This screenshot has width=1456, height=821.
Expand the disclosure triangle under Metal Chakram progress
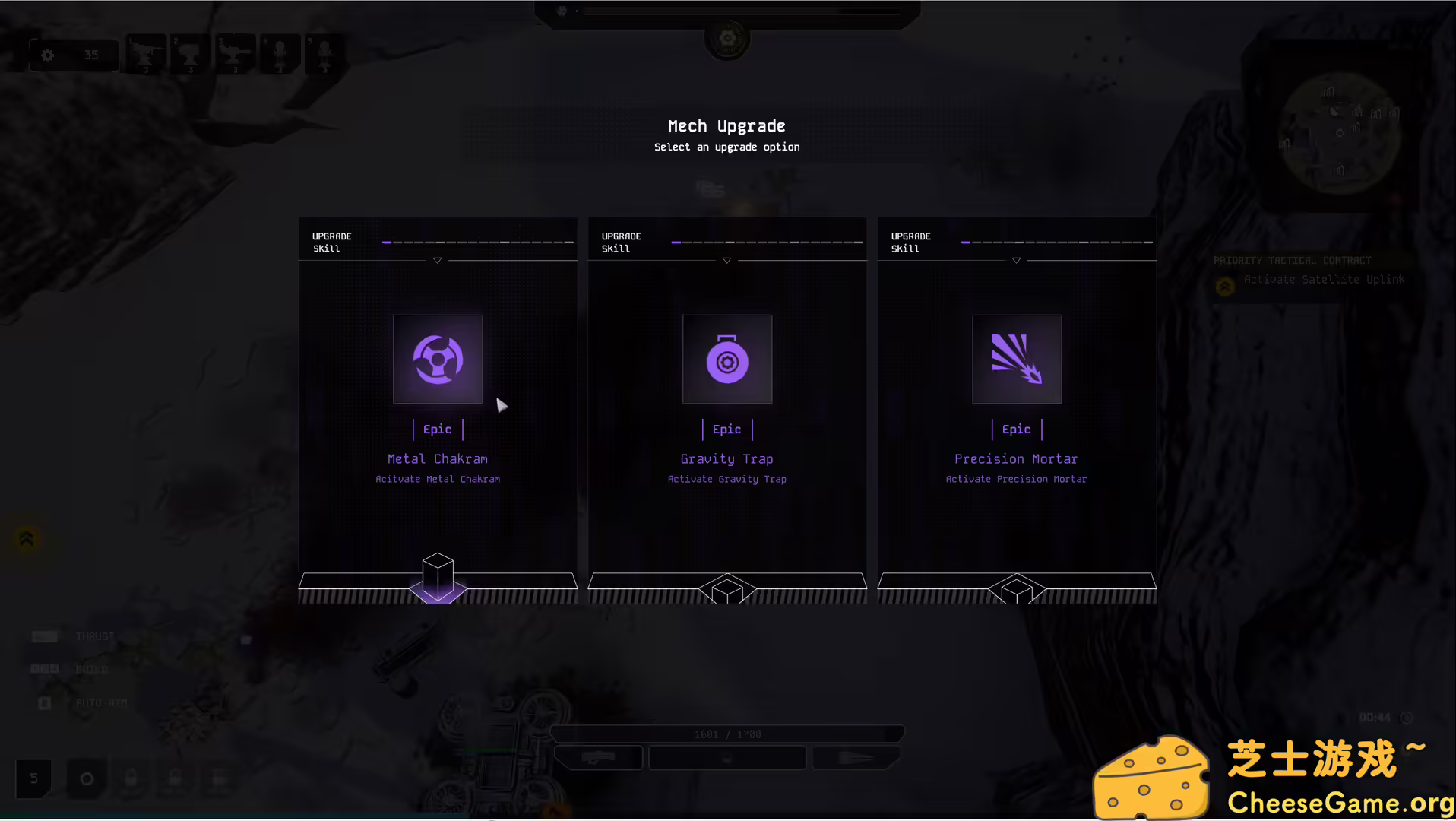(437, 259)
